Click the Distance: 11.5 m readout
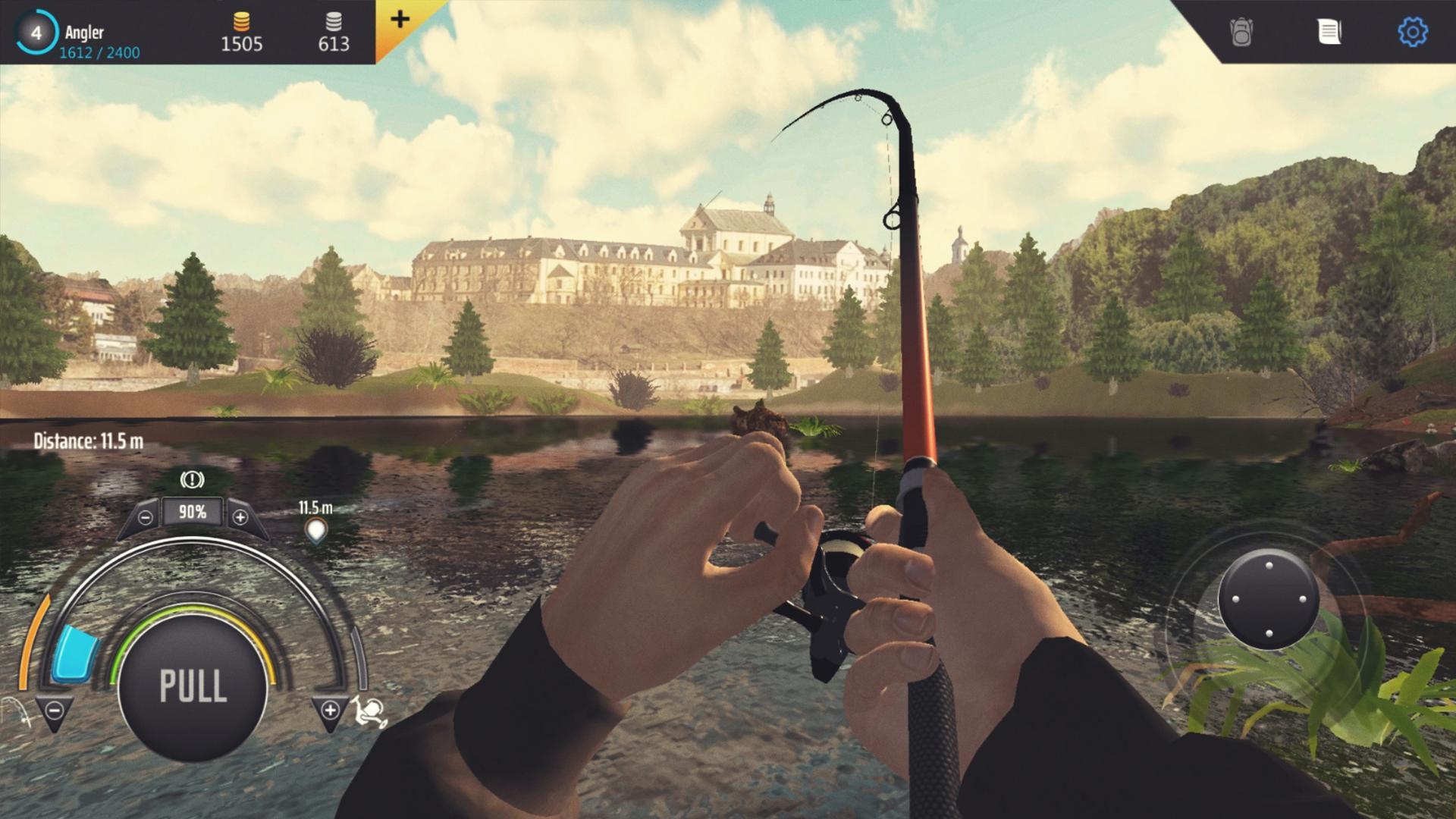 [89, 438]
